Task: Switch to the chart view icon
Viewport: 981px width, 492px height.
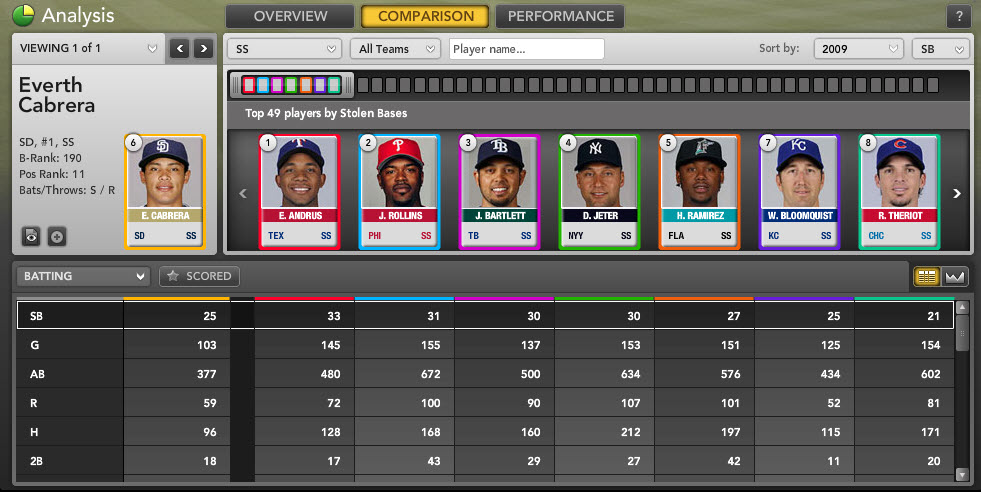Action: pyautogui.click(x=954, y=277)
